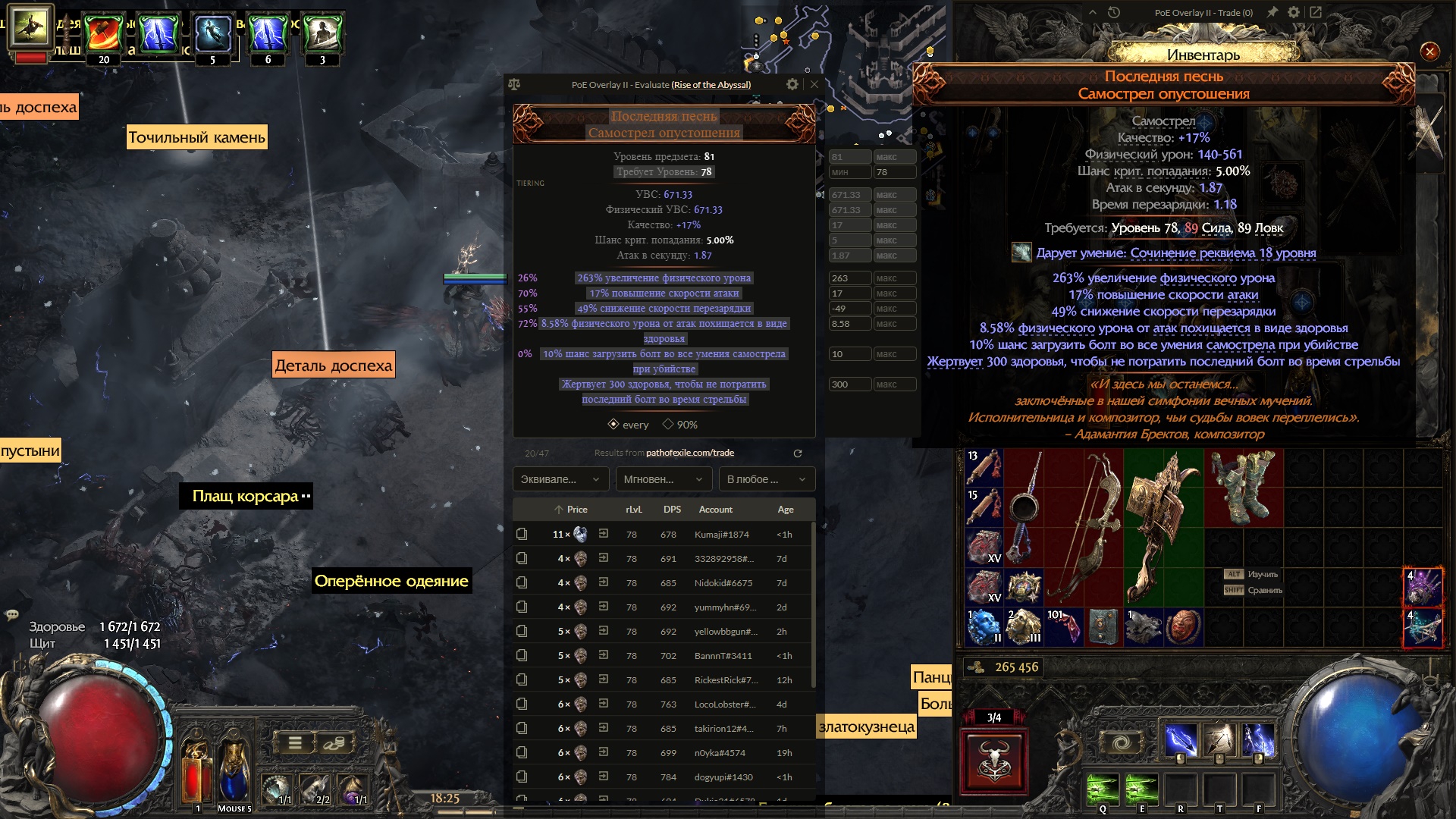This screenshot has width=1456, height=819.
Task: Open the Trade overlay settings gear
Action: tap(1294, 12)
